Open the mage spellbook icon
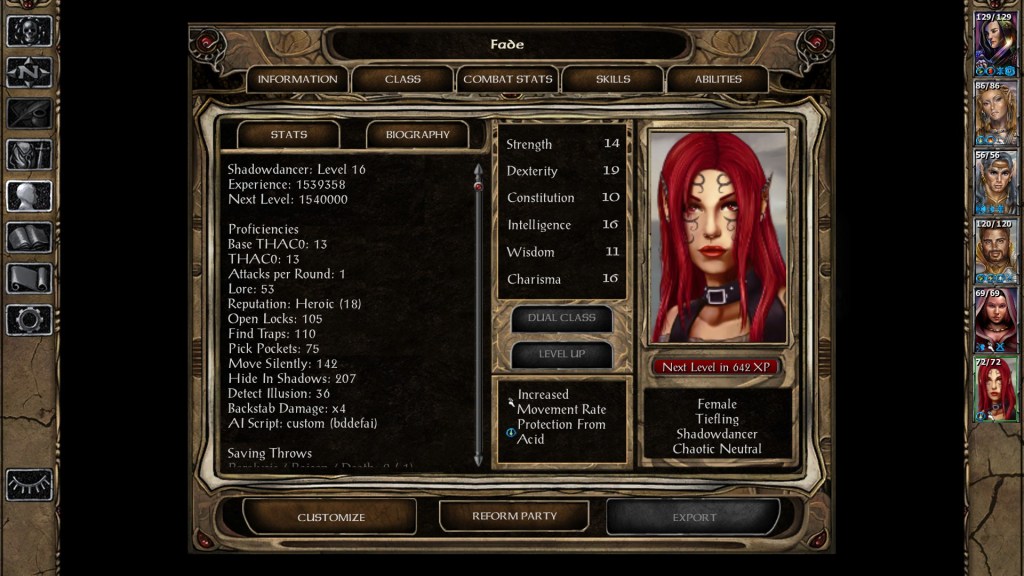The width and height of the screenshot is (1024, 576). [29, 237]
